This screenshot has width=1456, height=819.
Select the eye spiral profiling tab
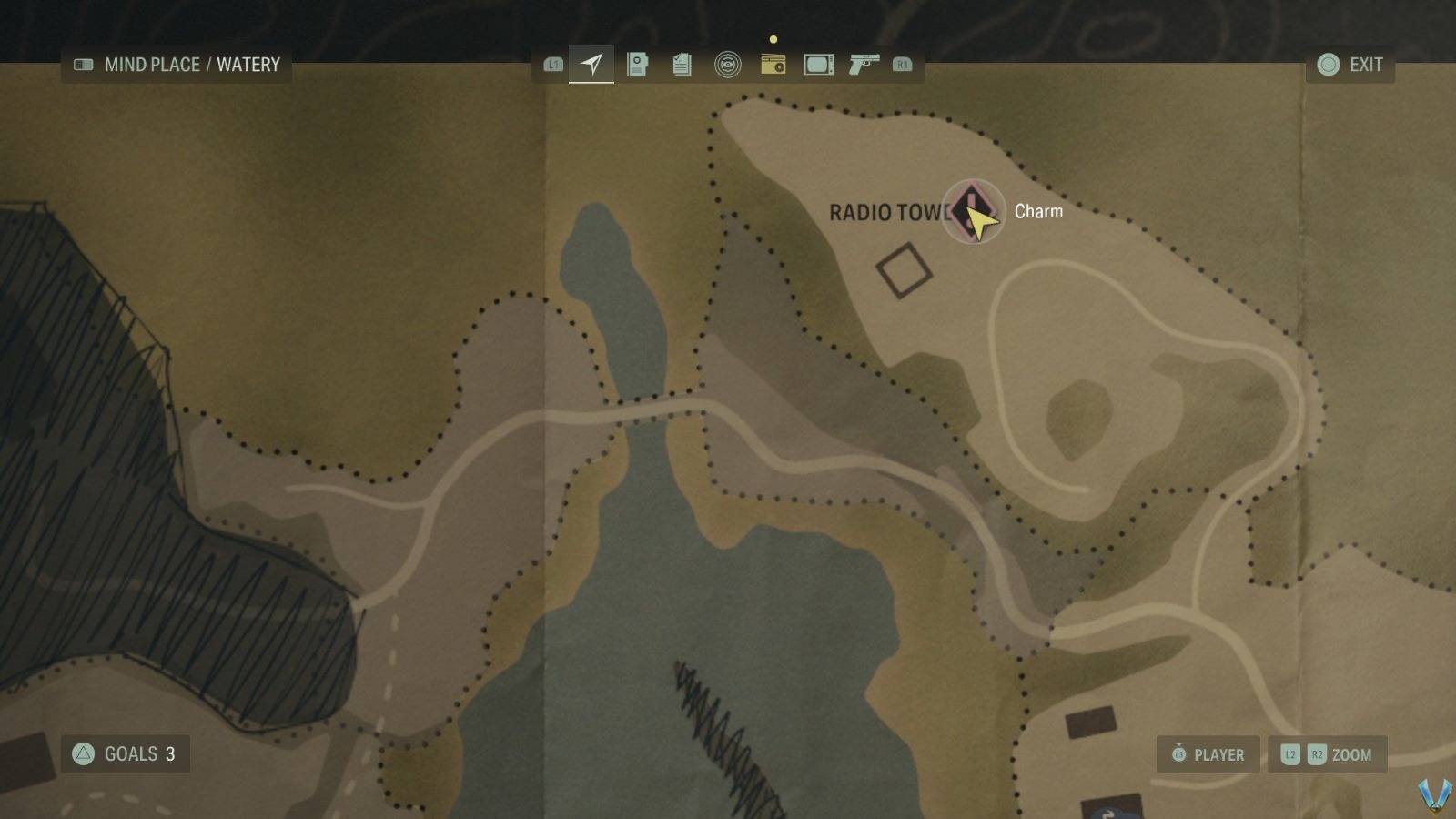(727, 65)
